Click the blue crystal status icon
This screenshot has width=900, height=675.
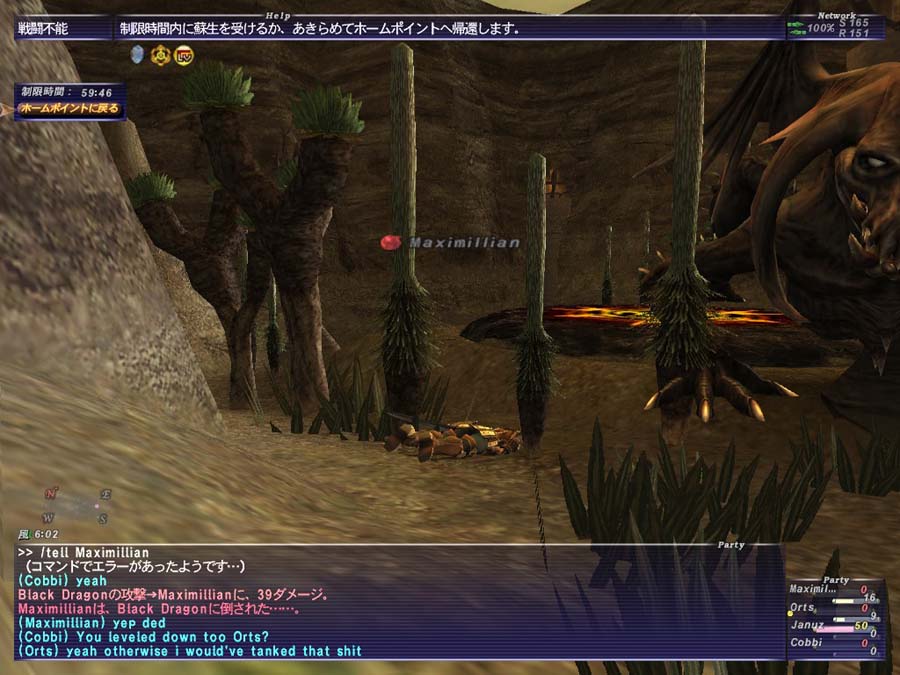138,56
